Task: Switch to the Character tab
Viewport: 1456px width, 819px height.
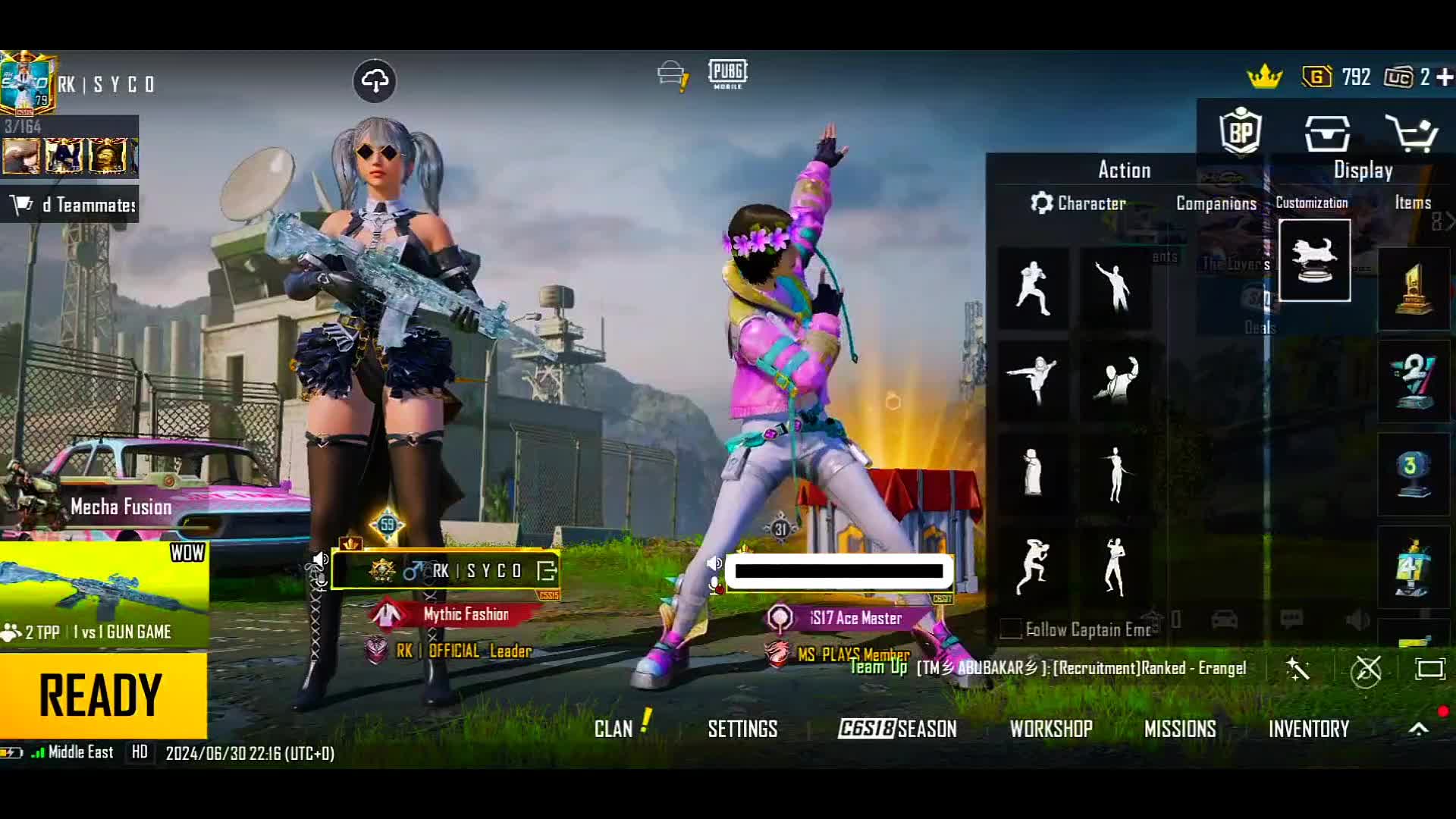Action: tap(1078, 203)
